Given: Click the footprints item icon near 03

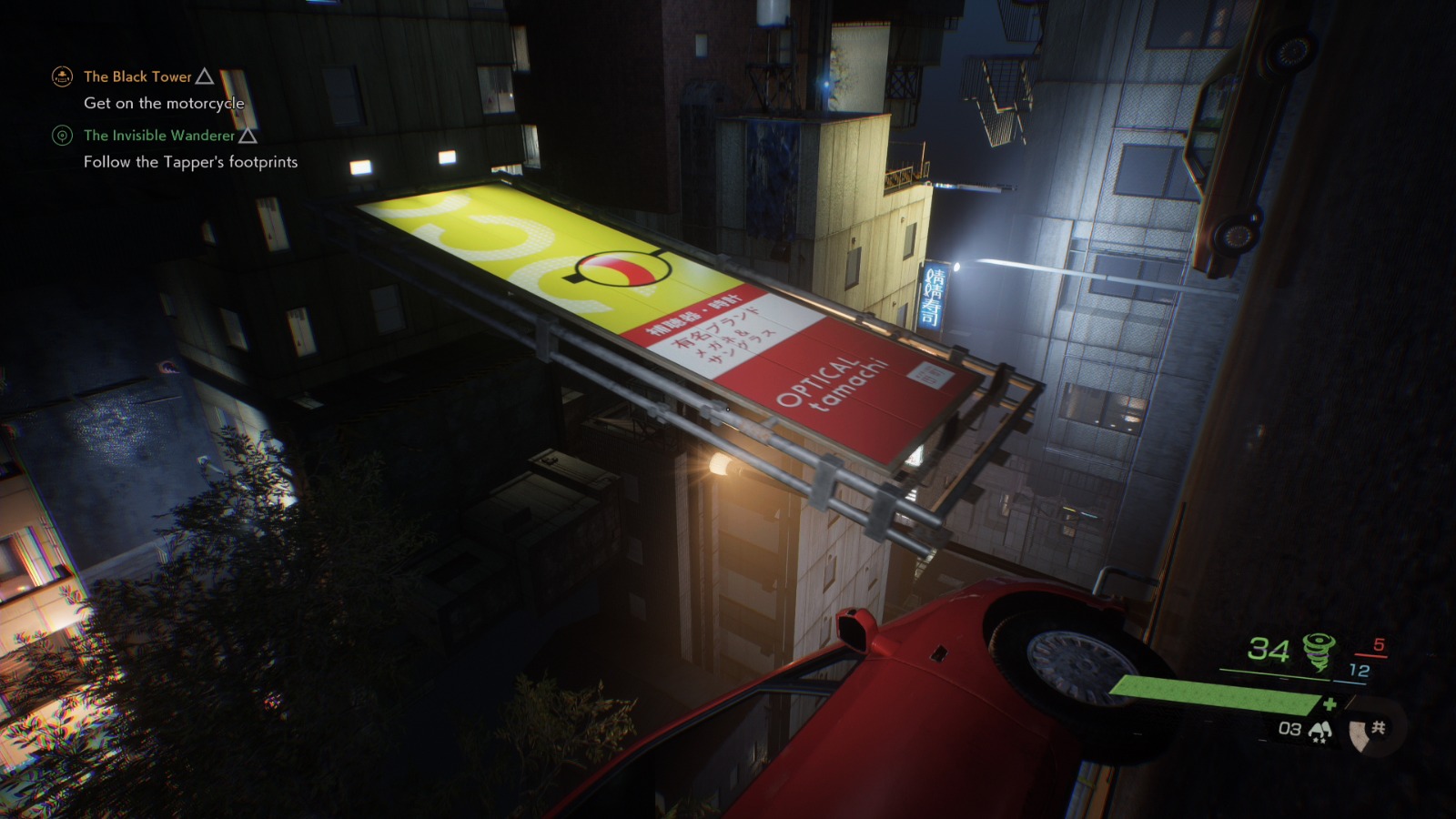Looking at the screenshot, I should (x=1320, y=729).
